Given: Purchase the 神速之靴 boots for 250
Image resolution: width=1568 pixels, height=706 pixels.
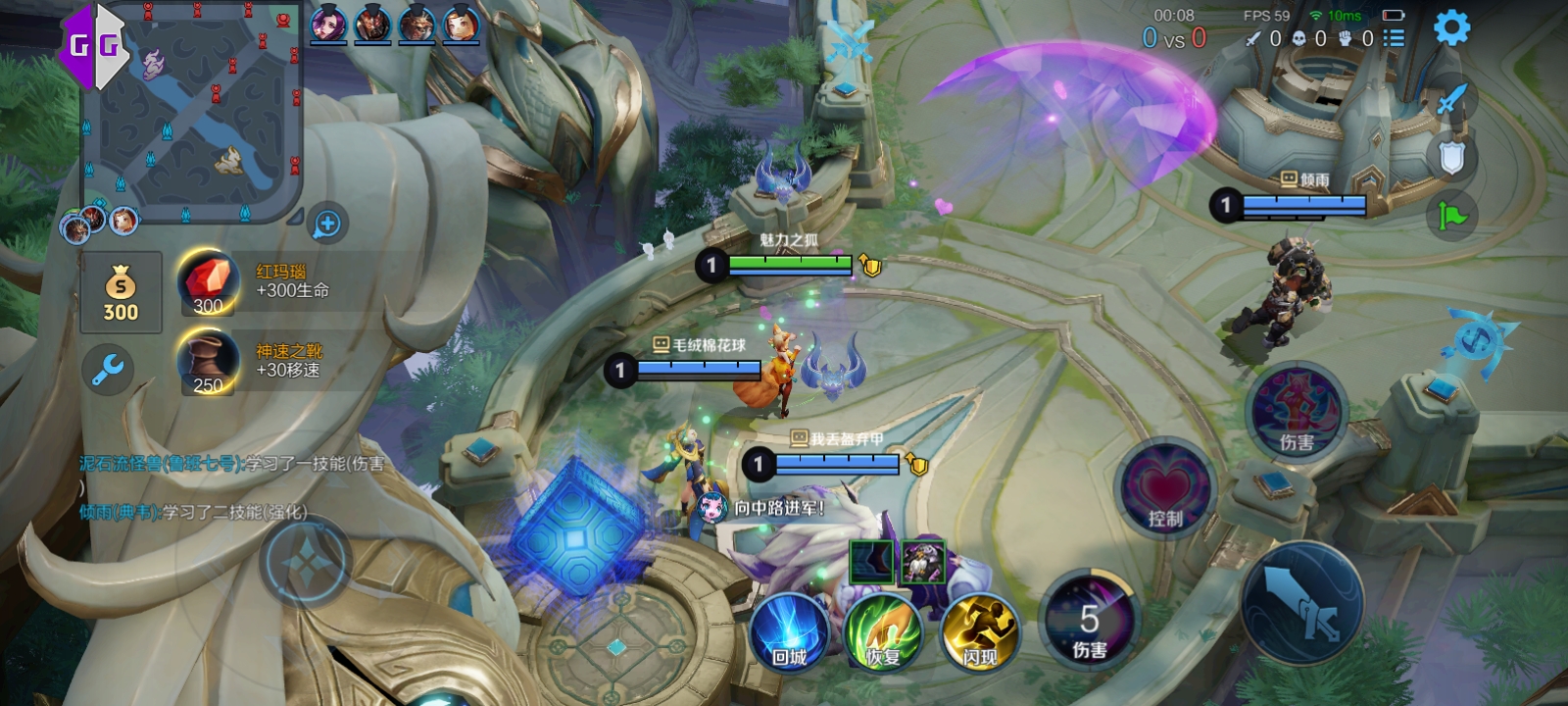Looking at the screenshot, I should pos(210,363).
